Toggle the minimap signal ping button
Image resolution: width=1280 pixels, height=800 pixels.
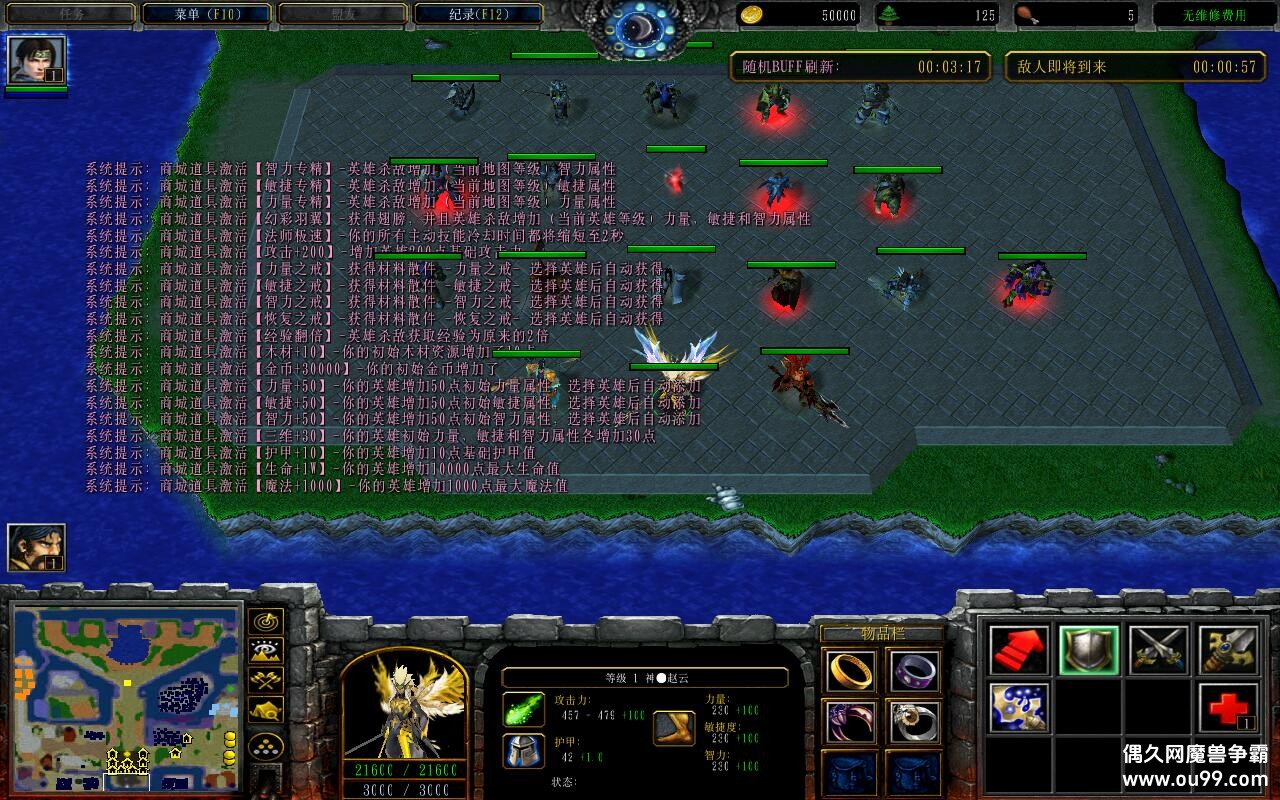pos(266,622)
